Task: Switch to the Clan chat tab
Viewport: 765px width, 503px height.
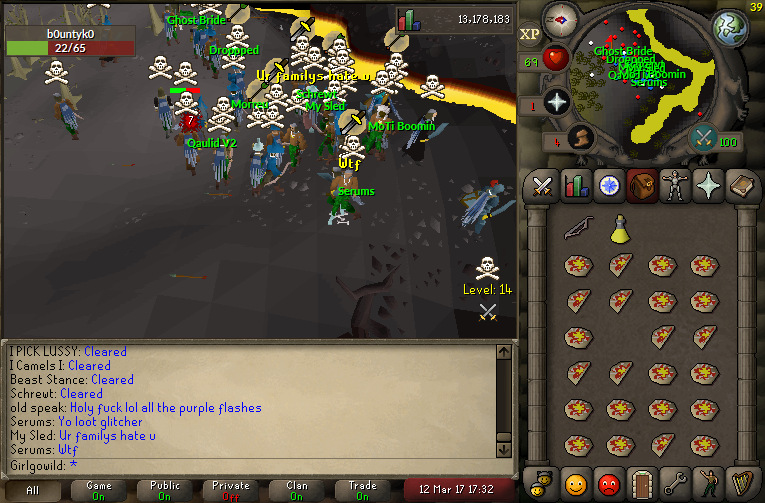Action: point(297,490)
